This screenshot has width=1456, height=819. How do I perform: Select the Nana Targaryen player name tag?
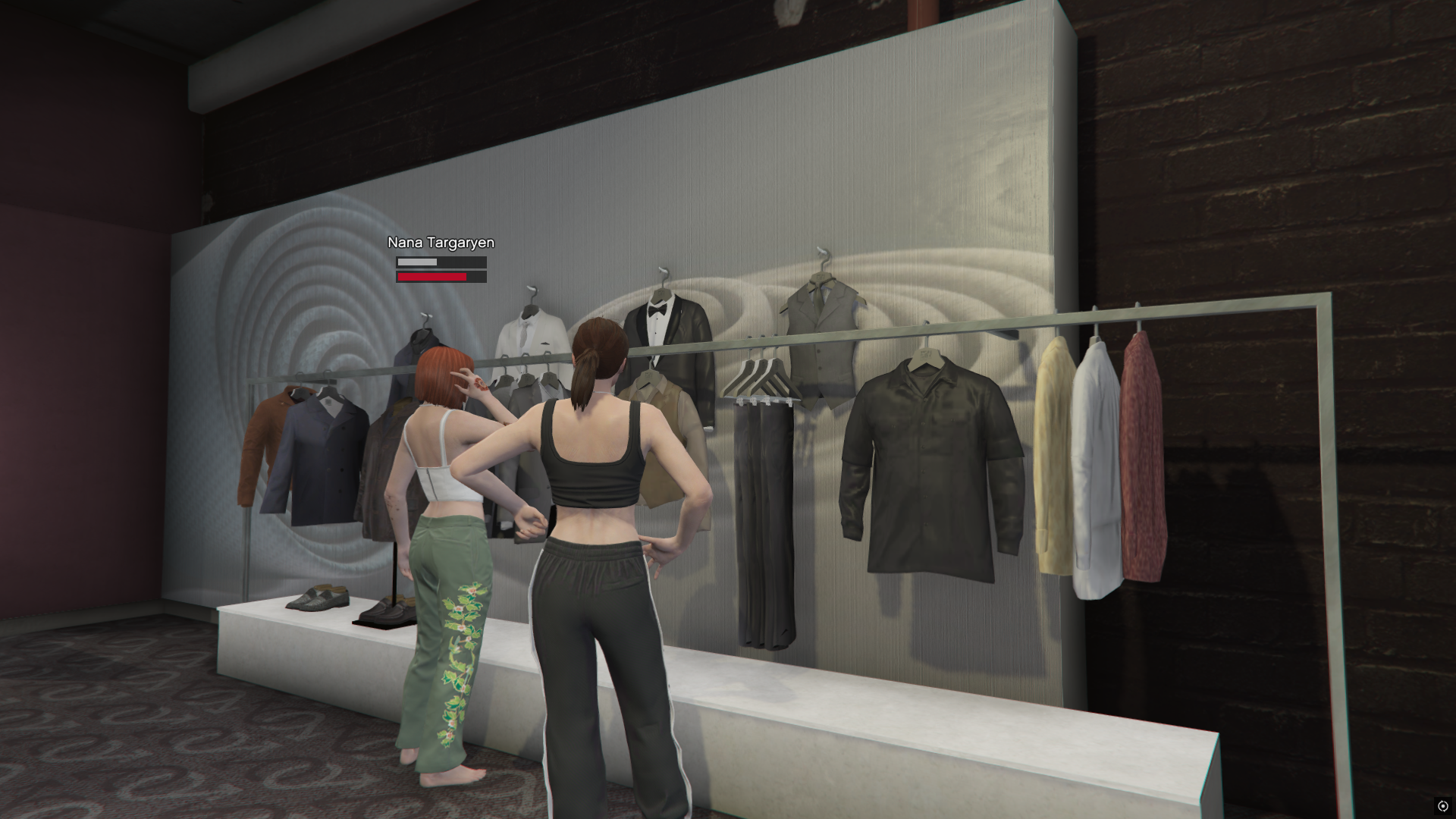pyautogui.click(x=441, y=243)
